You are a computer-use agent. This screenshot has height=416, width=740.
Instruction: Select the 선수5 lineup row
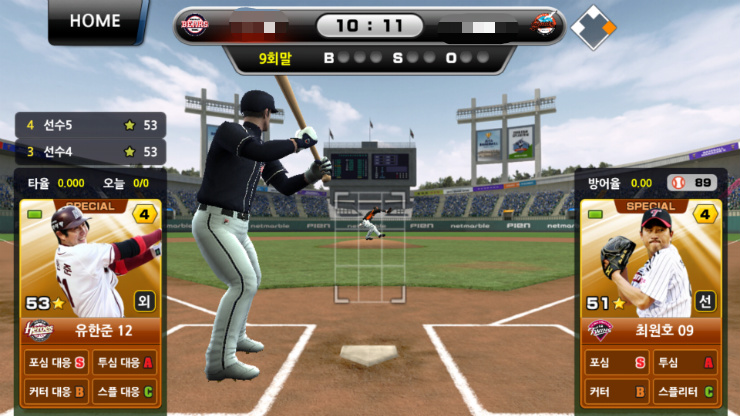(90, 125)
